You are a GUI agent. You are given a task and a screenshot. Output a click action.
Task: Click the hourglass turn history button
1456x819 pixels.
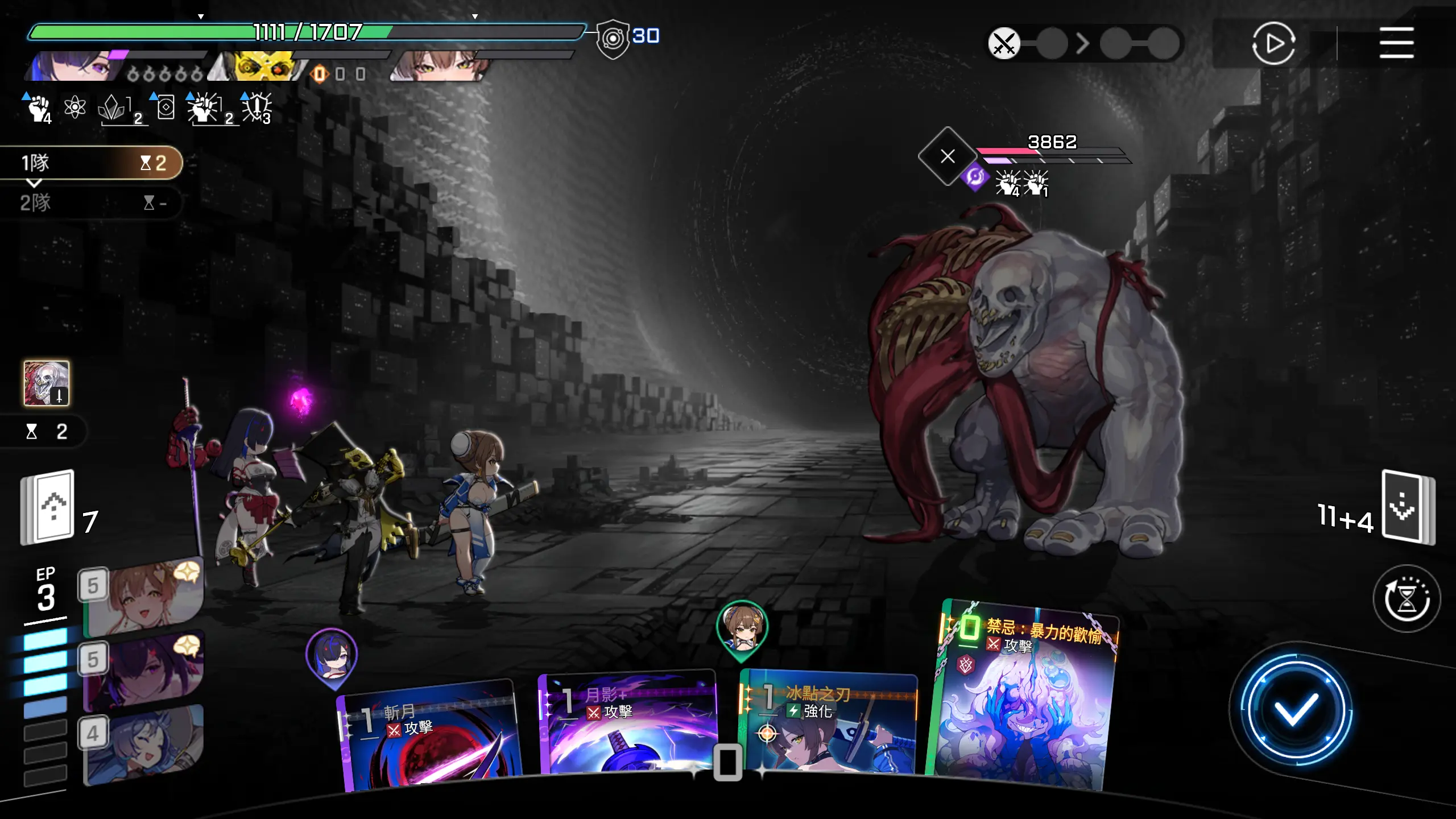point(1407,598)
